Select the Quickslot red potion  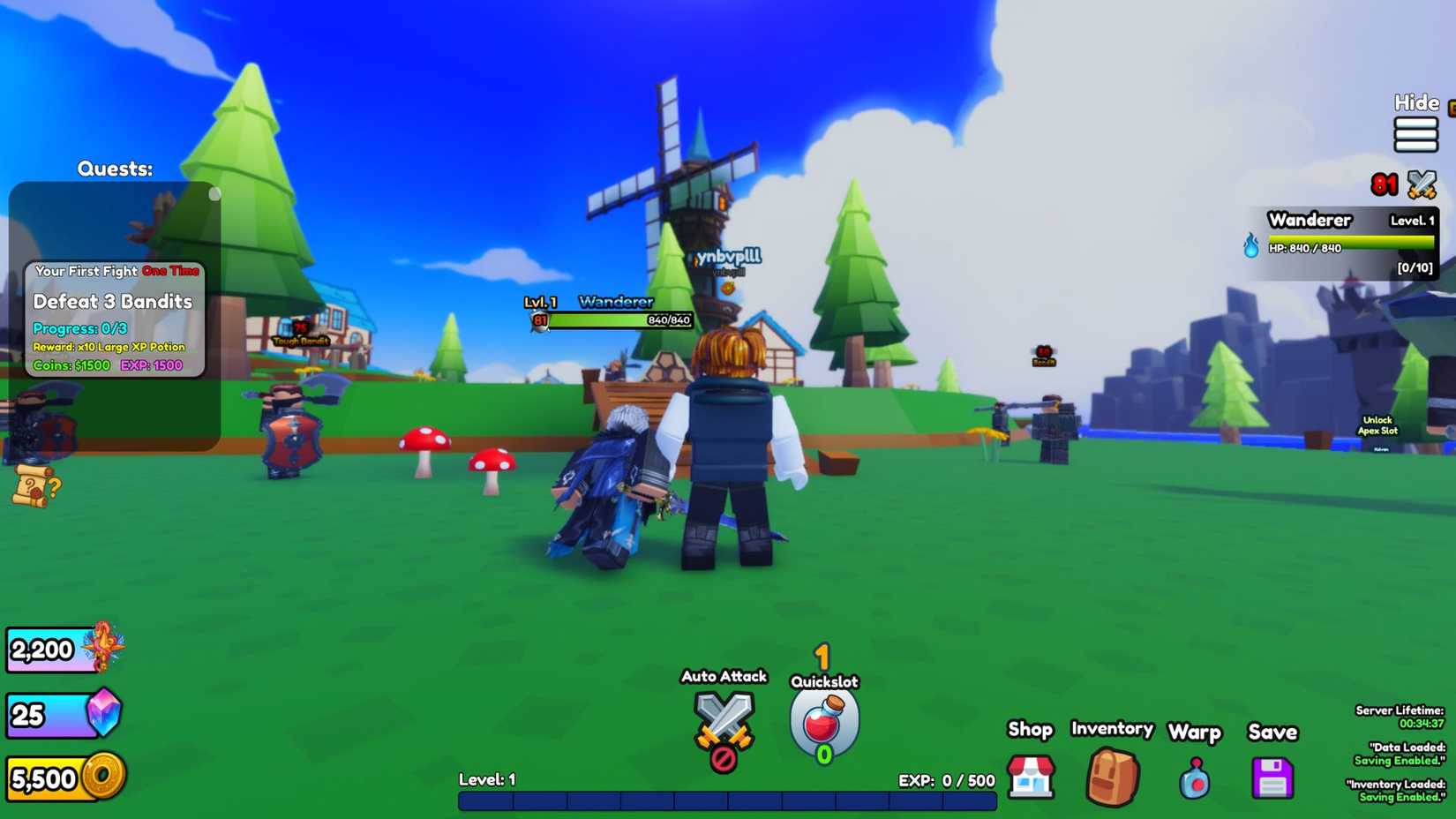(822, 722)
